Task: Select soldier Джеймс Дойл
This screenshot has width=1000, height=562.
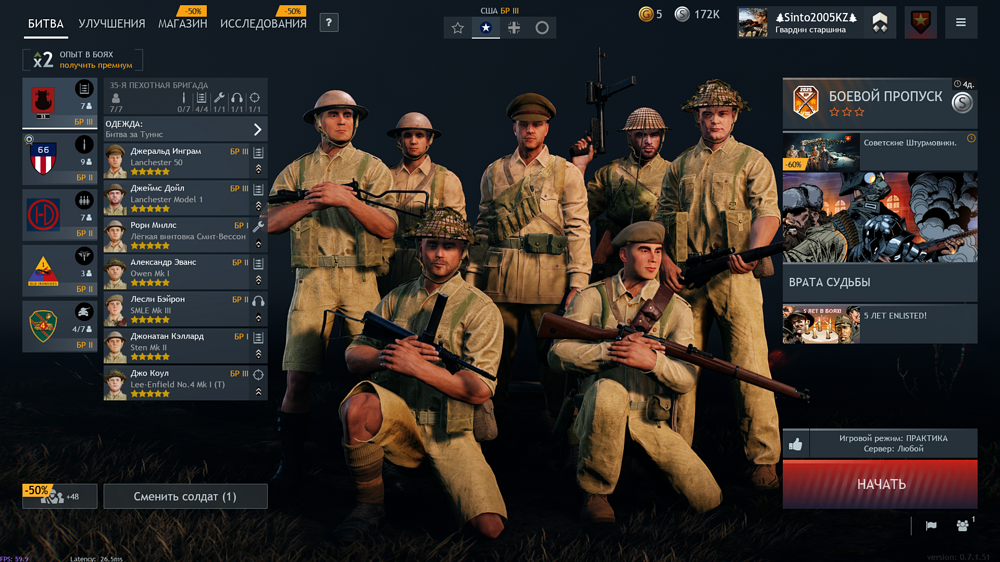Action: tap(175, 194)
